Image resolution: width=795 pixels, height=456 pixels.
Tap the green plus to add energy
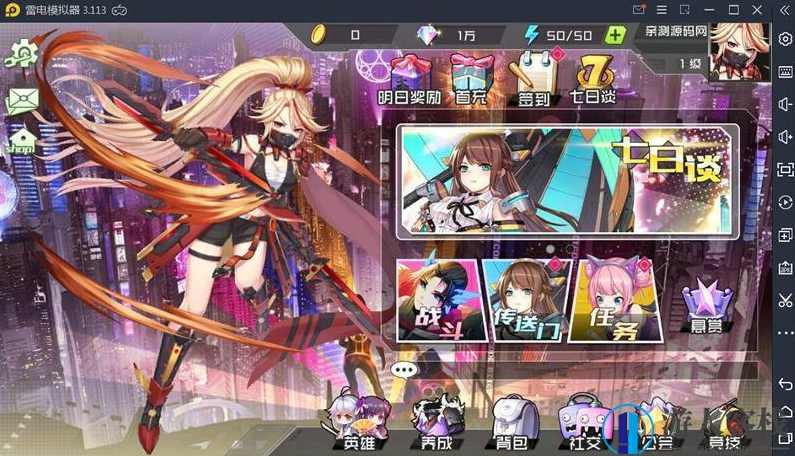pos(616,35)
